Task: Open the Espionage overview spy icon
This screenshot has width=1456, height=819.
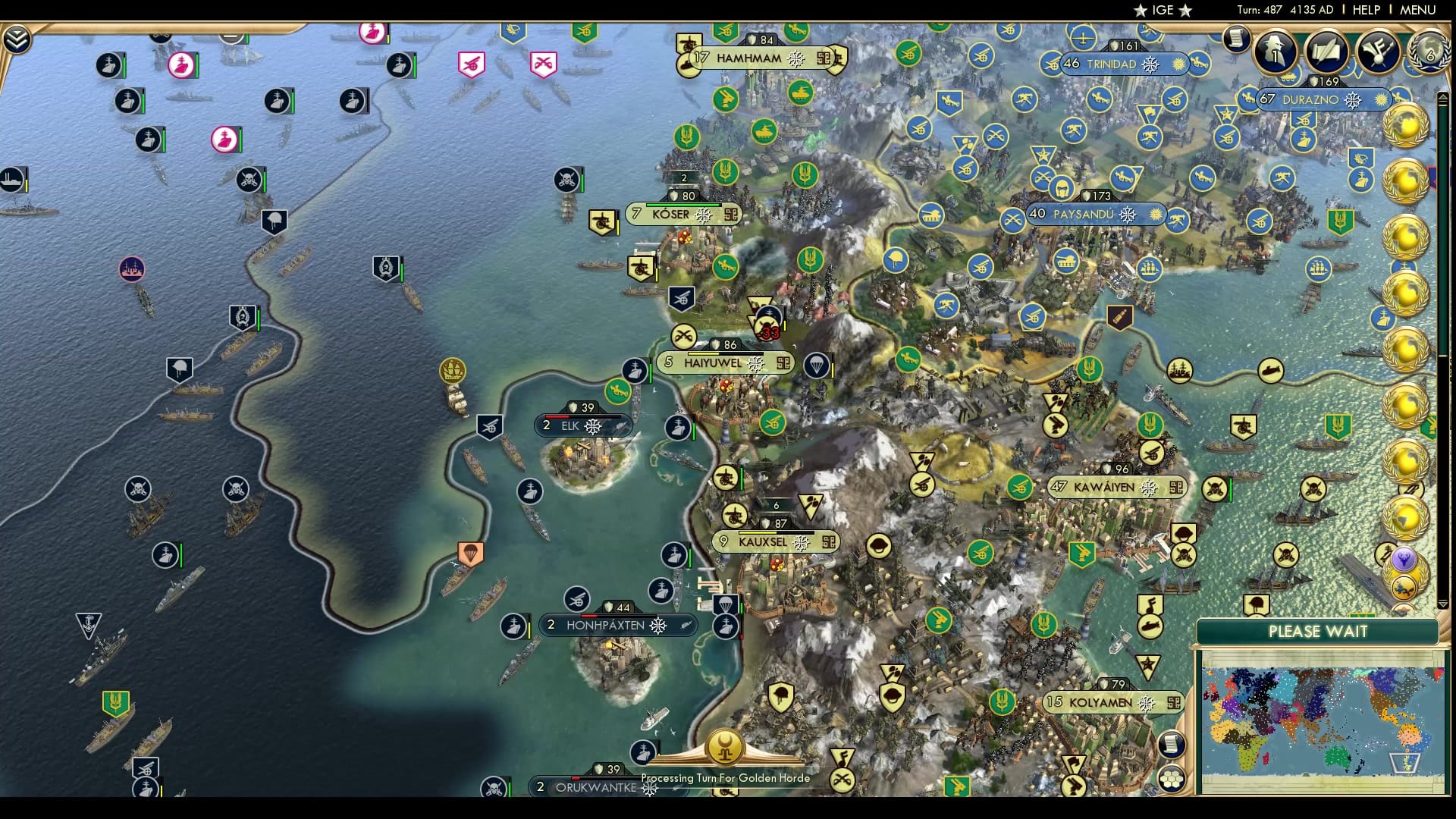Action: coord(1276,50)
